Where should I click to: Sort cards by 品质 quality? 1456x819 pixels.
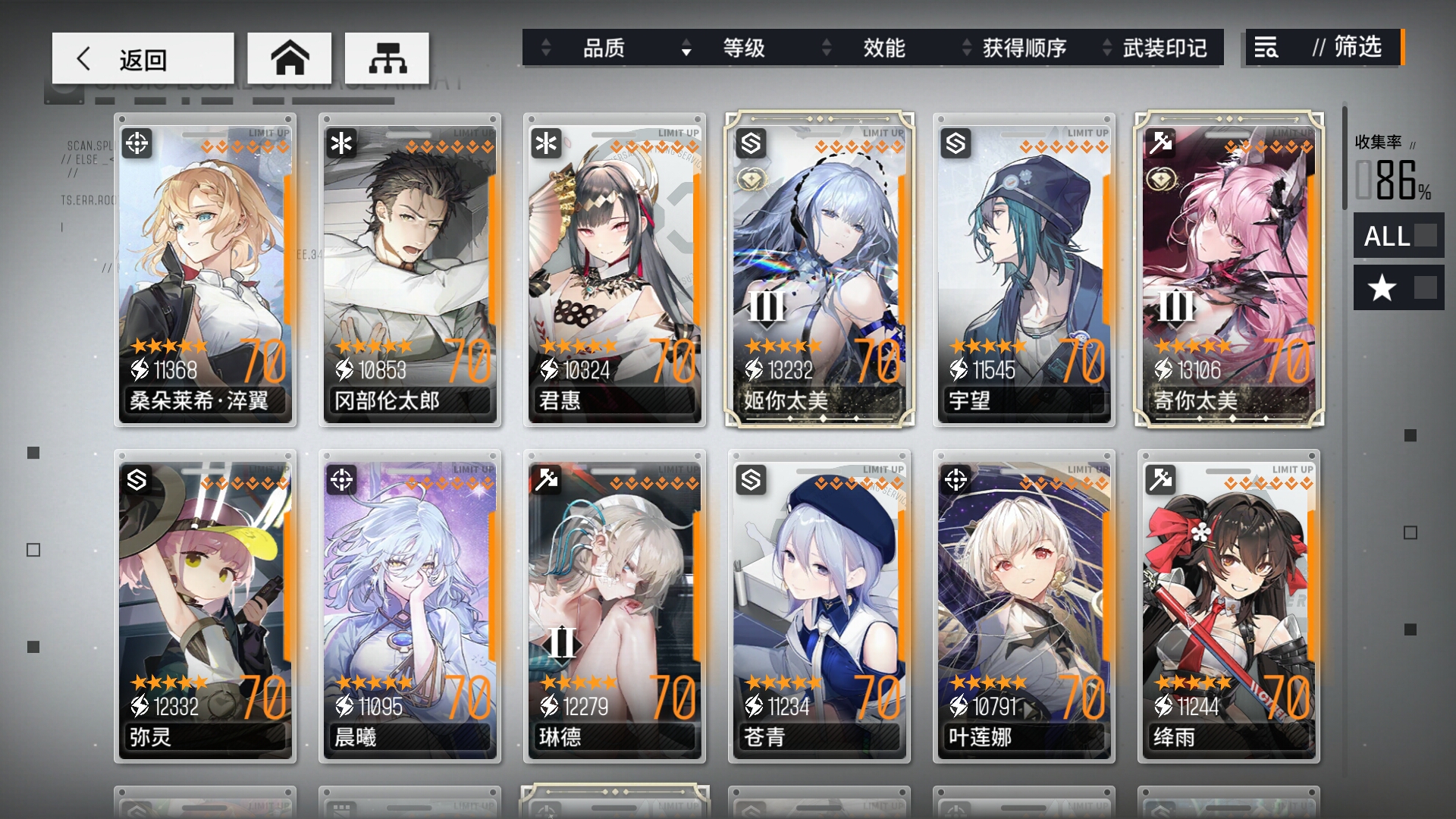[x=603, y=48]
